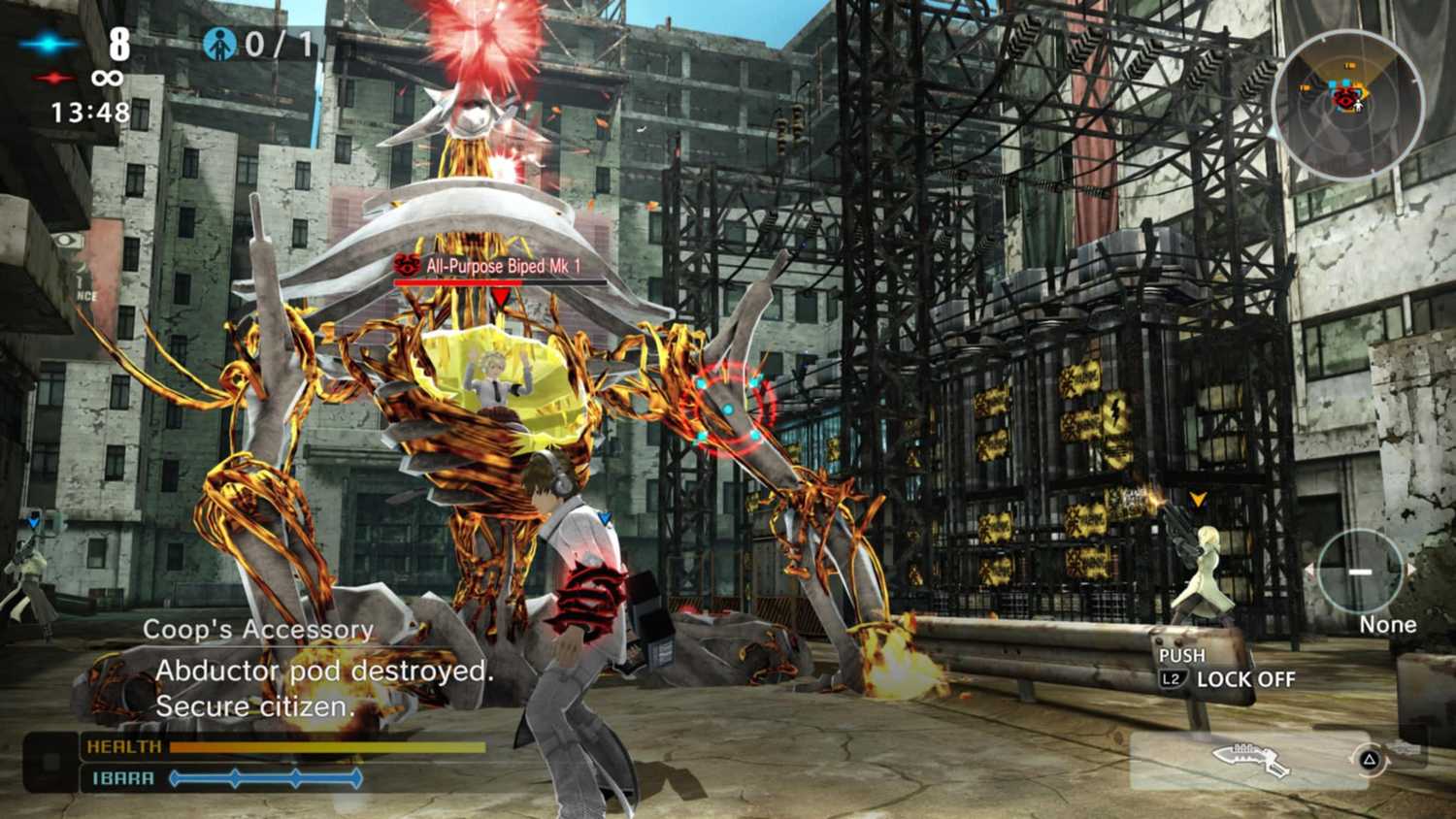Open the Coop's Accessory message panel
Image resolution: width=1456 pixels, height=819 pixels.
point(258,631)
